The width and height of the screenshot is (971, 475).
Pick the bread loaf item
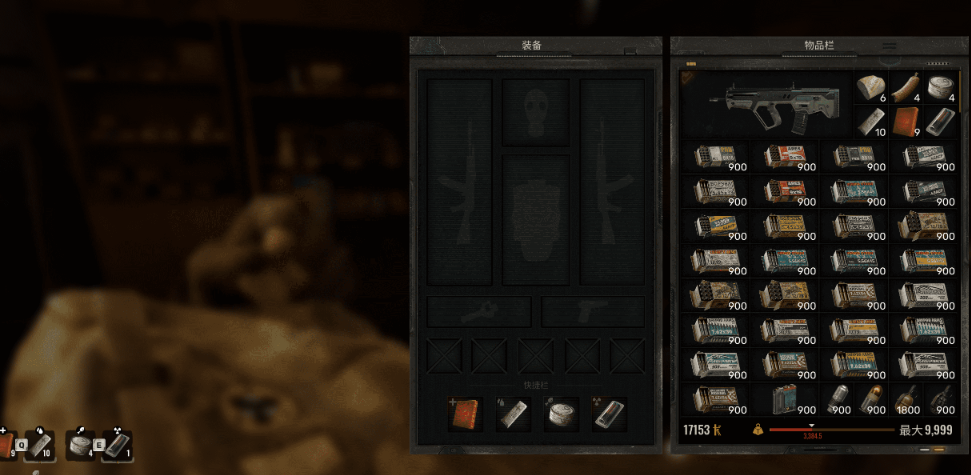[x=874, y=88]
